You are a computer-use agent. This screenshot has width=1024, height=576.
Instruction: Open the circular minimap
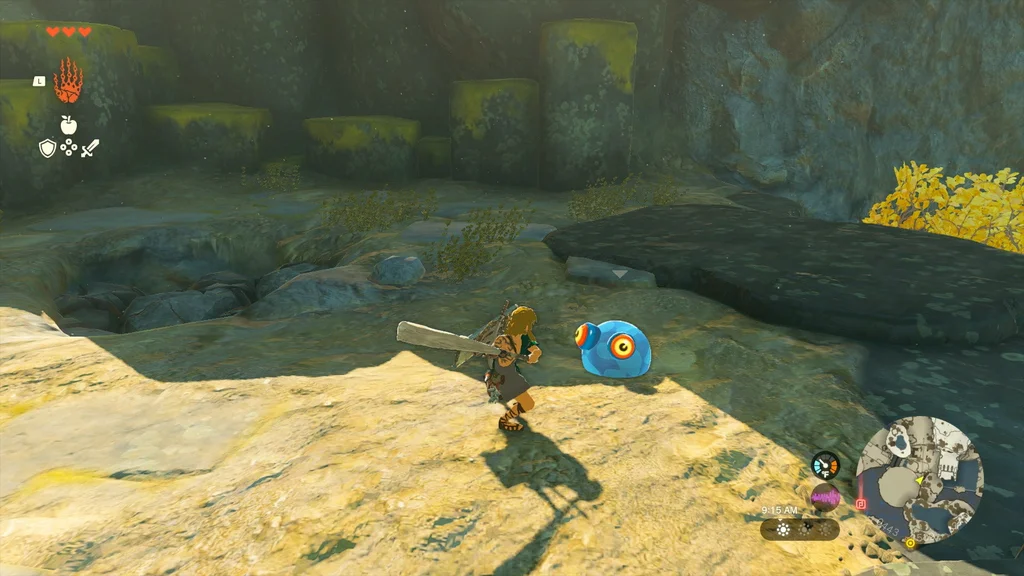[920, 480]
